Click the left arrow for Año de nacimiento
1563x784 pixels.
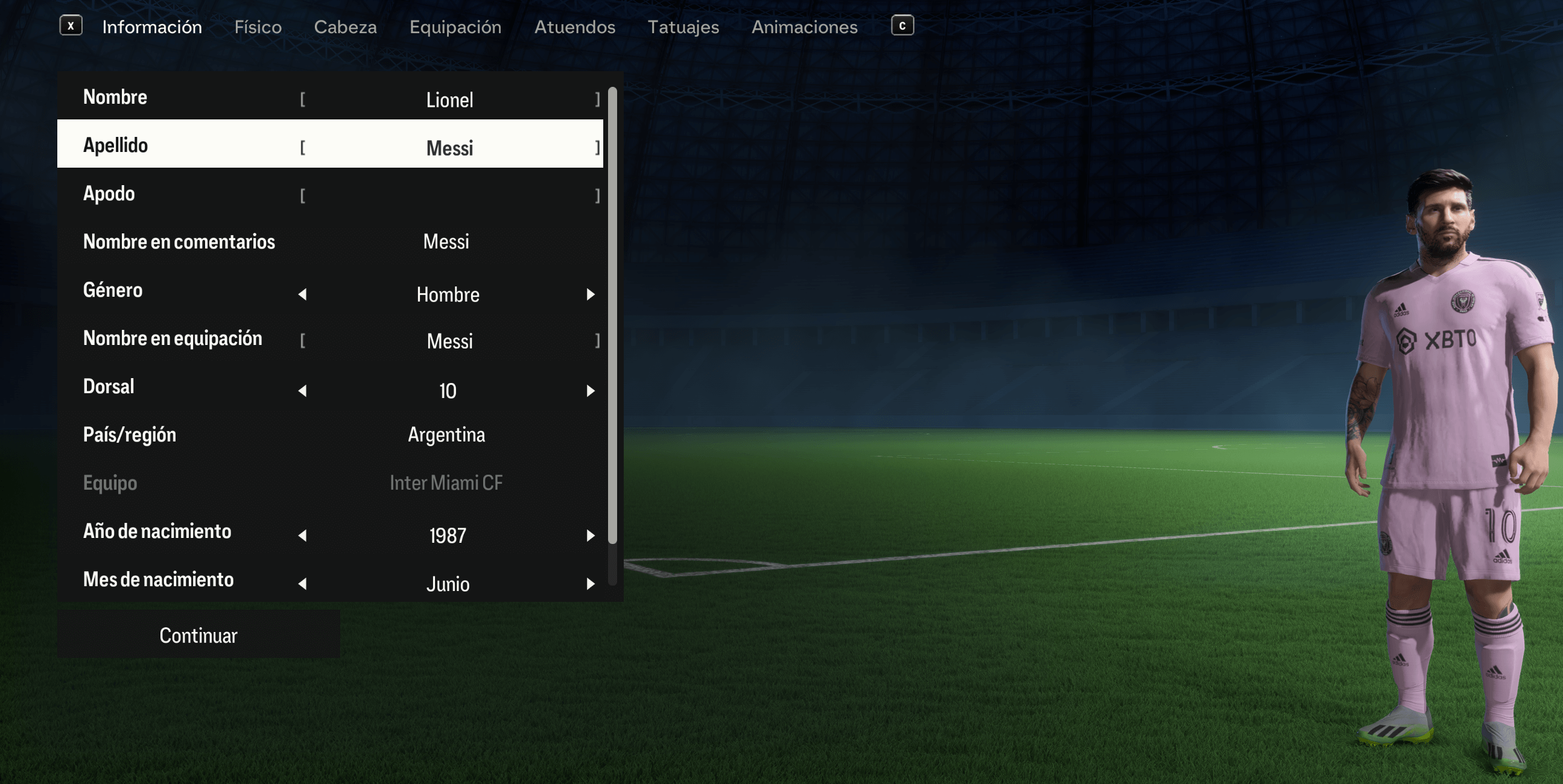(302, 535)
